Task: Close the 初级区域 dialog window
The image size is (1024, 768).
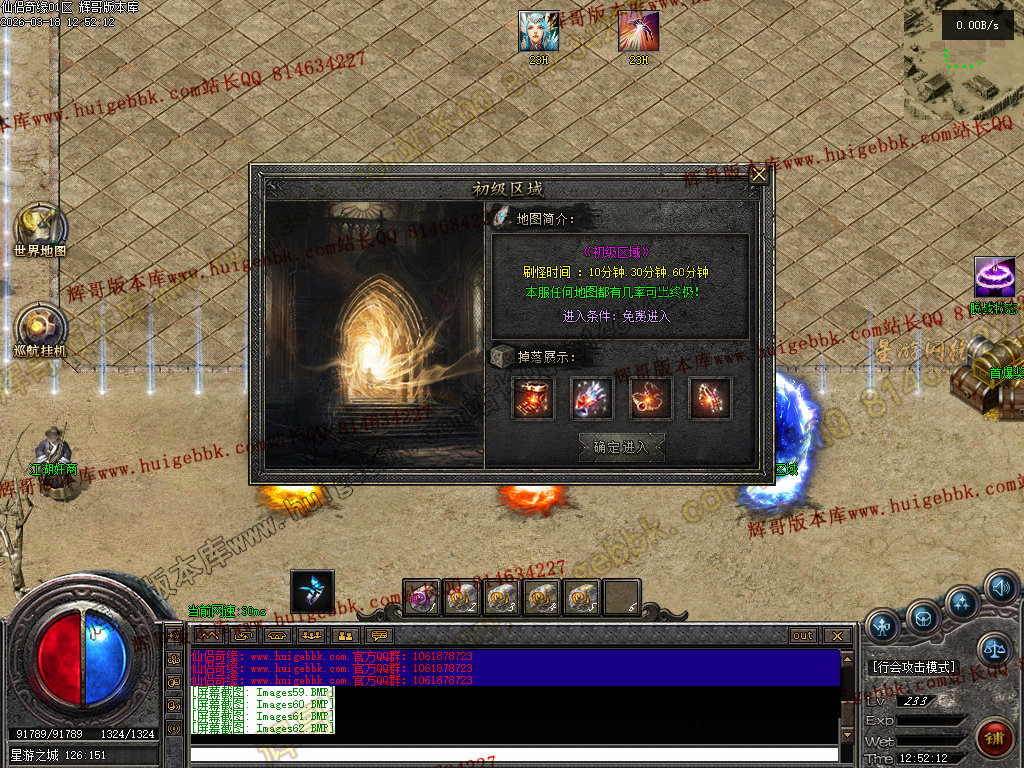Action: (x=759, y=175)
